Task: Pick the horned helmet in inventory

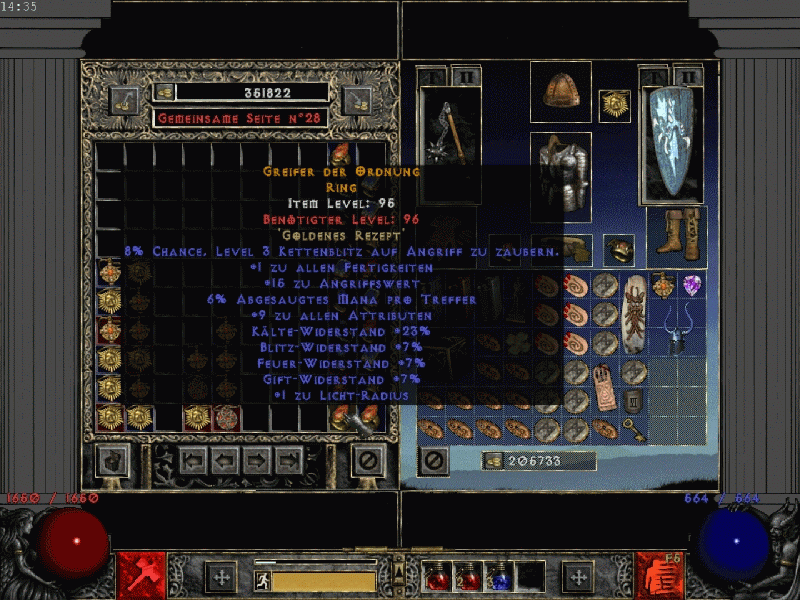Action: coord(677,330)
